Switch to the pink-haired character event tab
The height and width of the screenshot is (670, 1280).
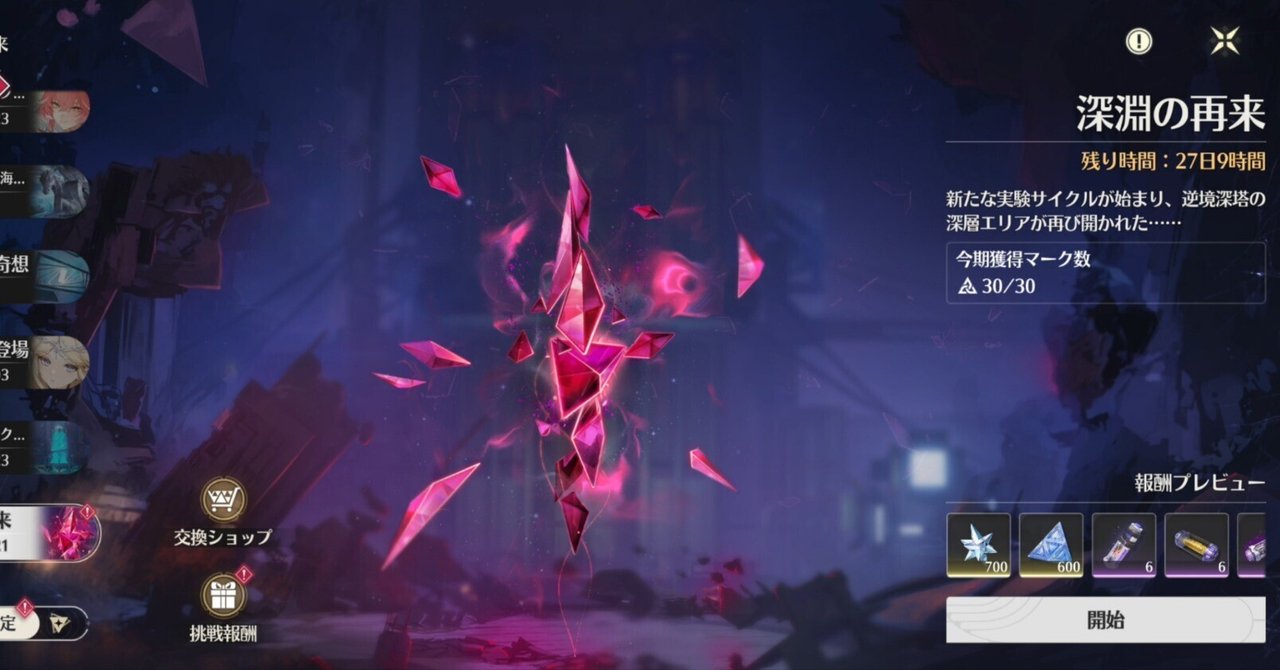[x=45, y=111]
